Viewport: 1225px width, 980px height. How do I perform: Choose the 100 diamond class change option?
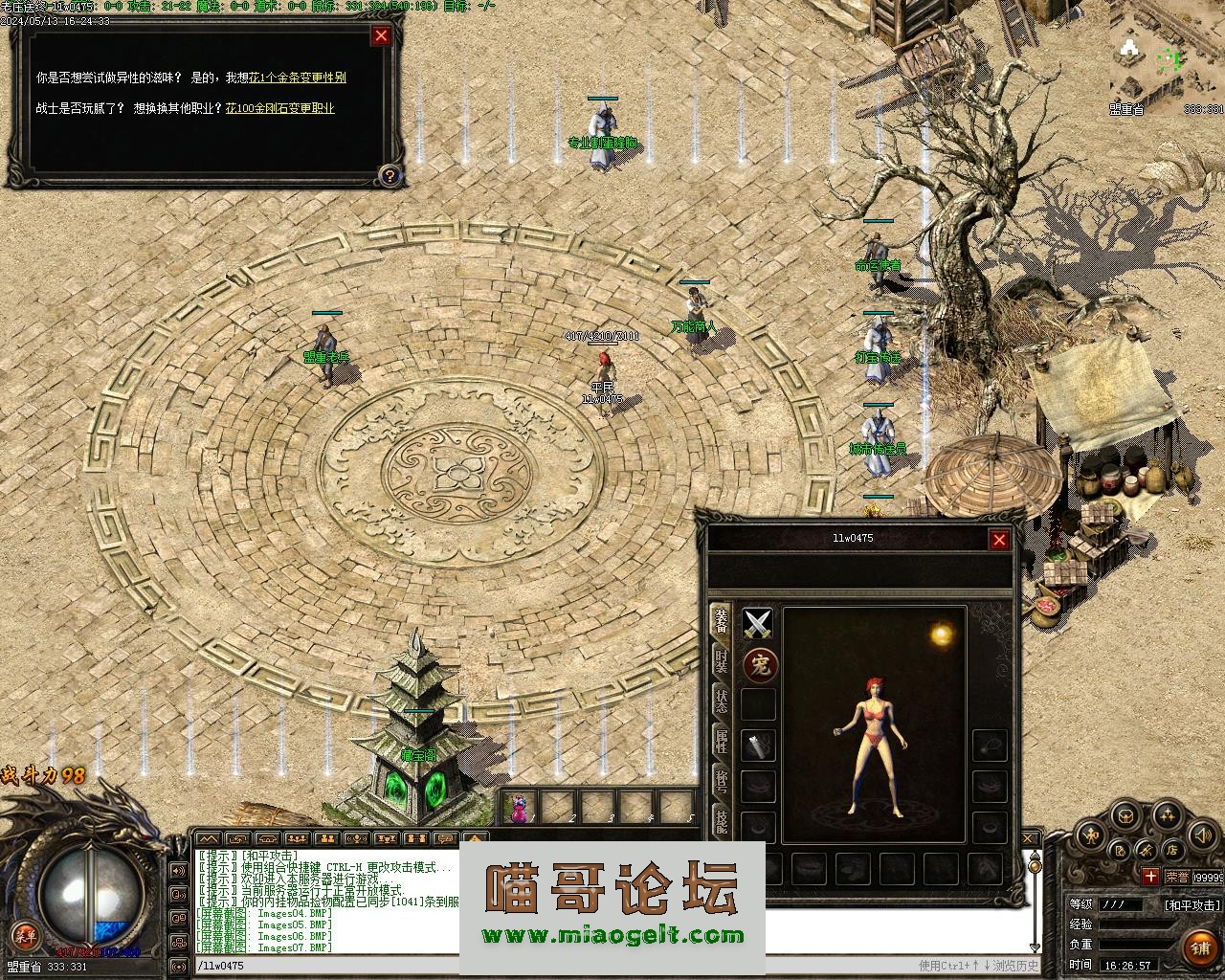[x=280, y=108]
